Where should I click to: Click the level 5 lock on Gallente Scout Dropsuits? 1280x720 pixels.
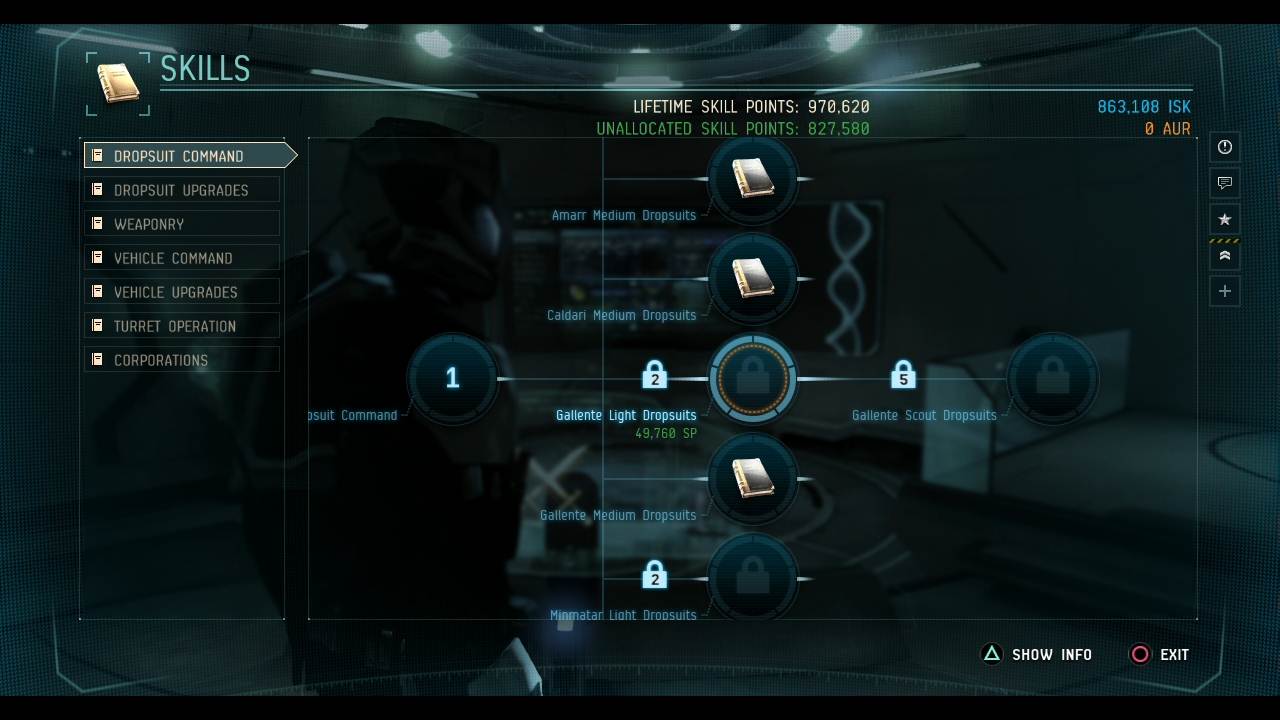click(905, 377)
